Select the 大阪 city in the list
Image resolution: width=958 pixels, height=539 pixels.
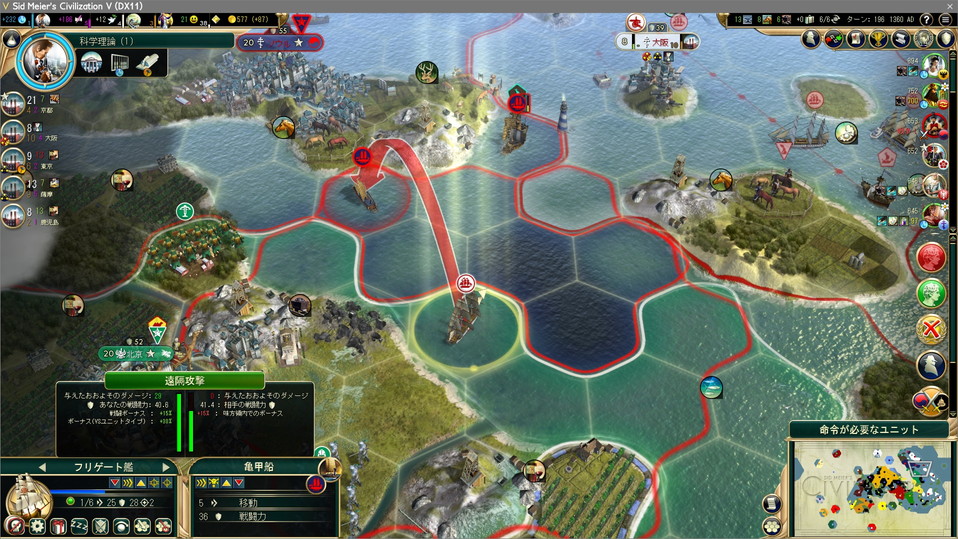(14, 131)
